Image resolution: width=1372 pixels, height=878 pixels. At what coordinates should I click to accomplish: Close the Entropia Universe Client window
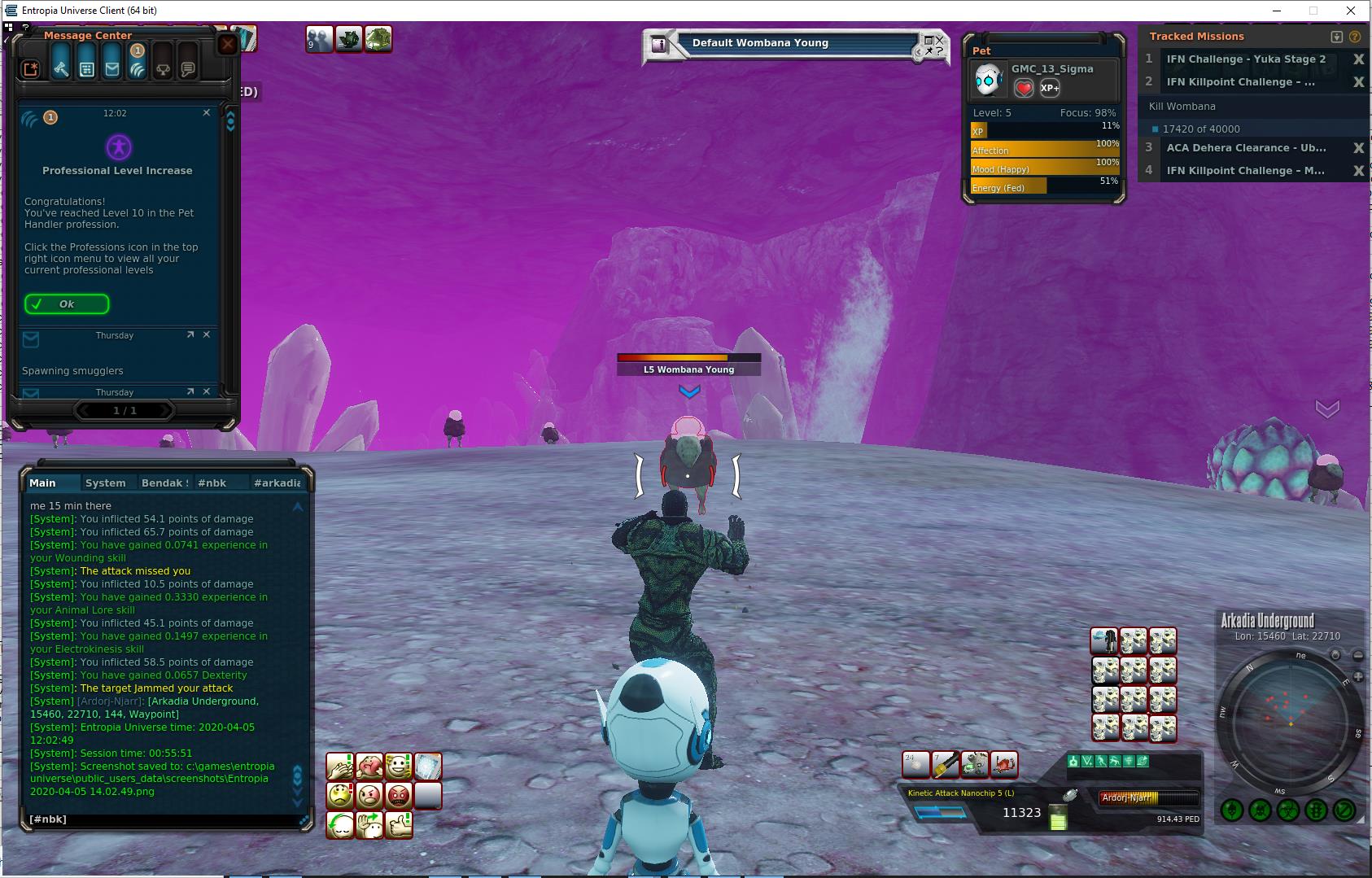point(1352,11)
